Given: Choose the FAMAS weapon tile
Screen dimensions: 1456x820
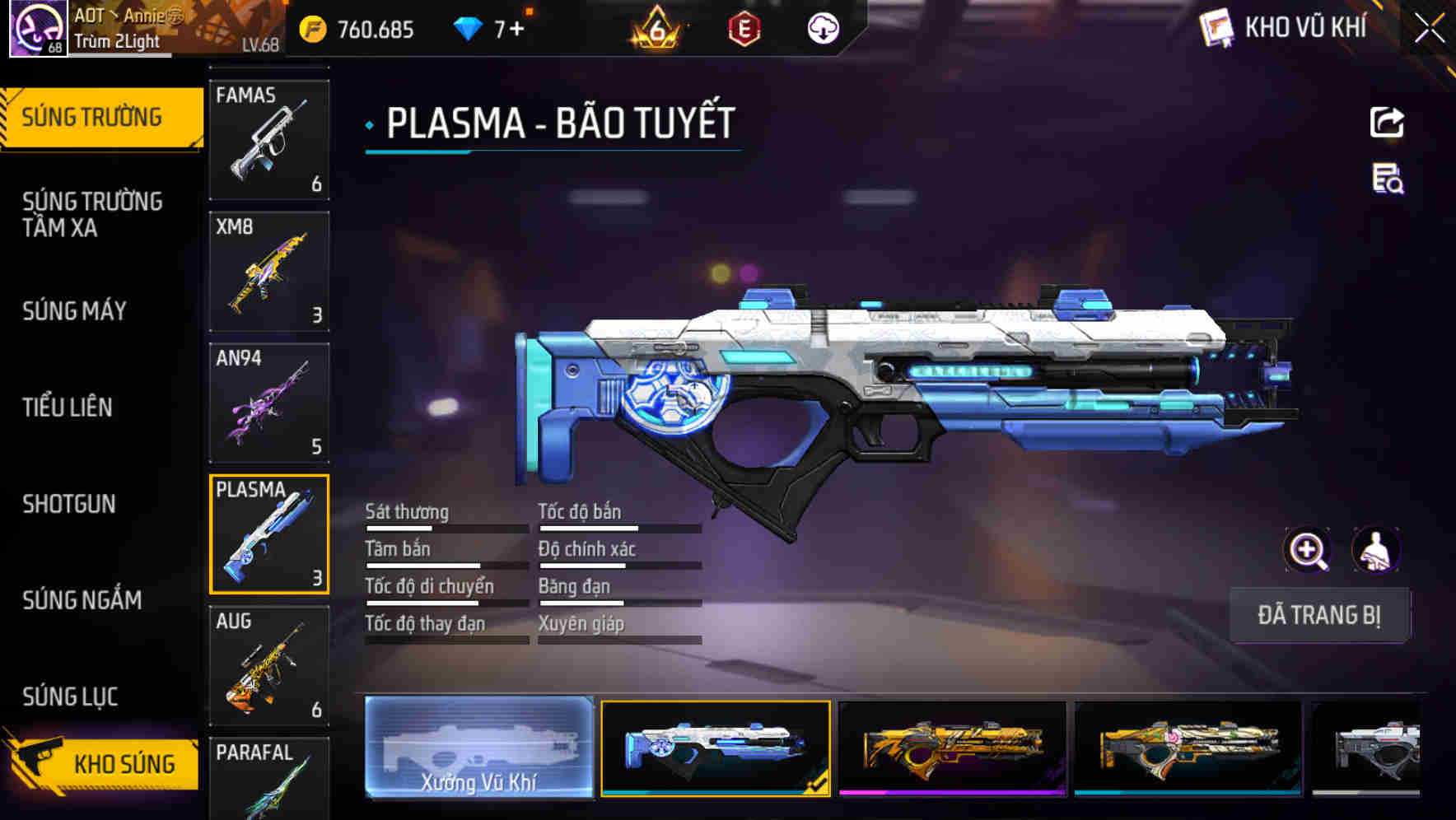Looking at the screenshot, I should pos(269,140).
